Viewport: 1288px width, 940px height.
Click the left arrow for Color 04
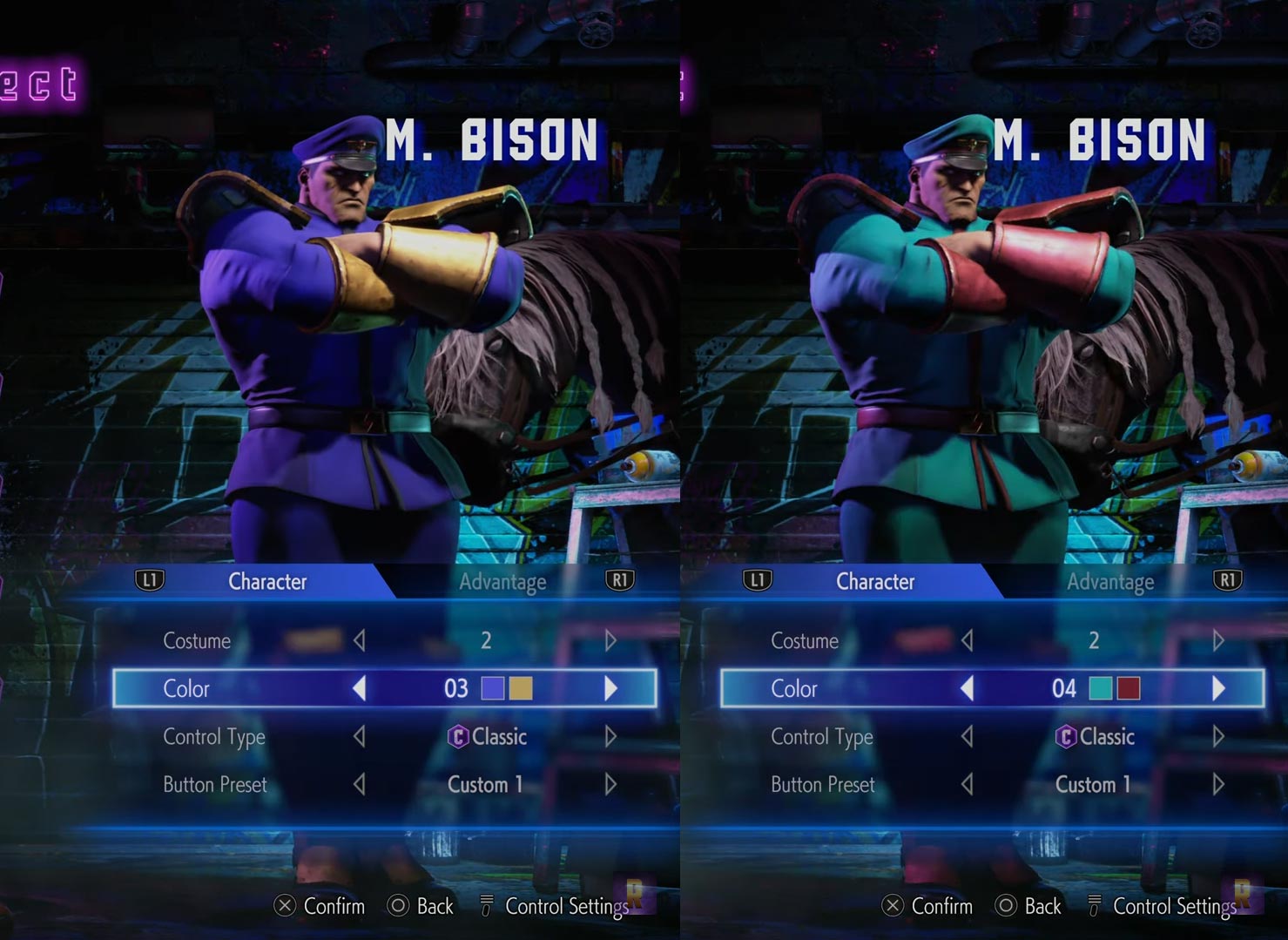click(x=967, y=687)
